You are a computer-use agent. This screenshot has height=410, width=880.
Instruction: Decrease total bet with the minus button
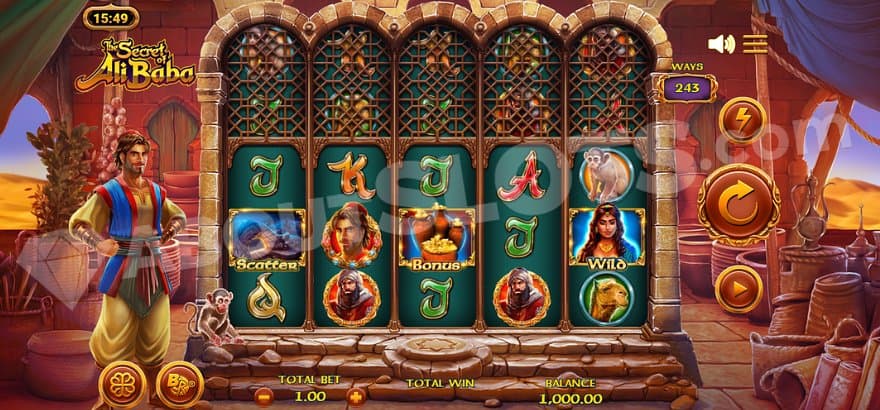tap(263, 396)
